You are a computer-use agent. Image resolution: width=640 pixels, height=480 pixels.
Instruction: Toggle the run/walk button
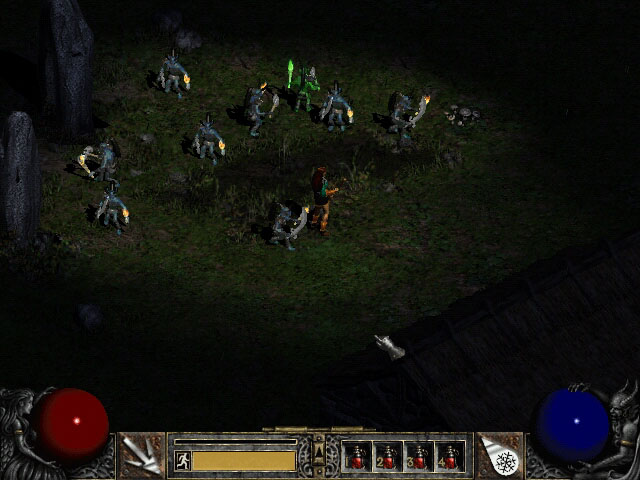coord(183,460)
